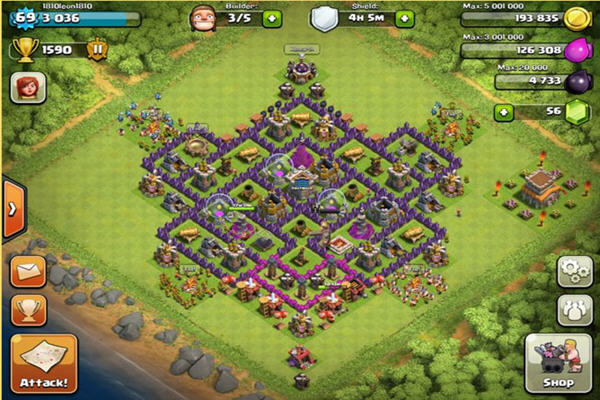Tap the blue experience level badge
Screen dimensions: 600x400
coord(19,17)
